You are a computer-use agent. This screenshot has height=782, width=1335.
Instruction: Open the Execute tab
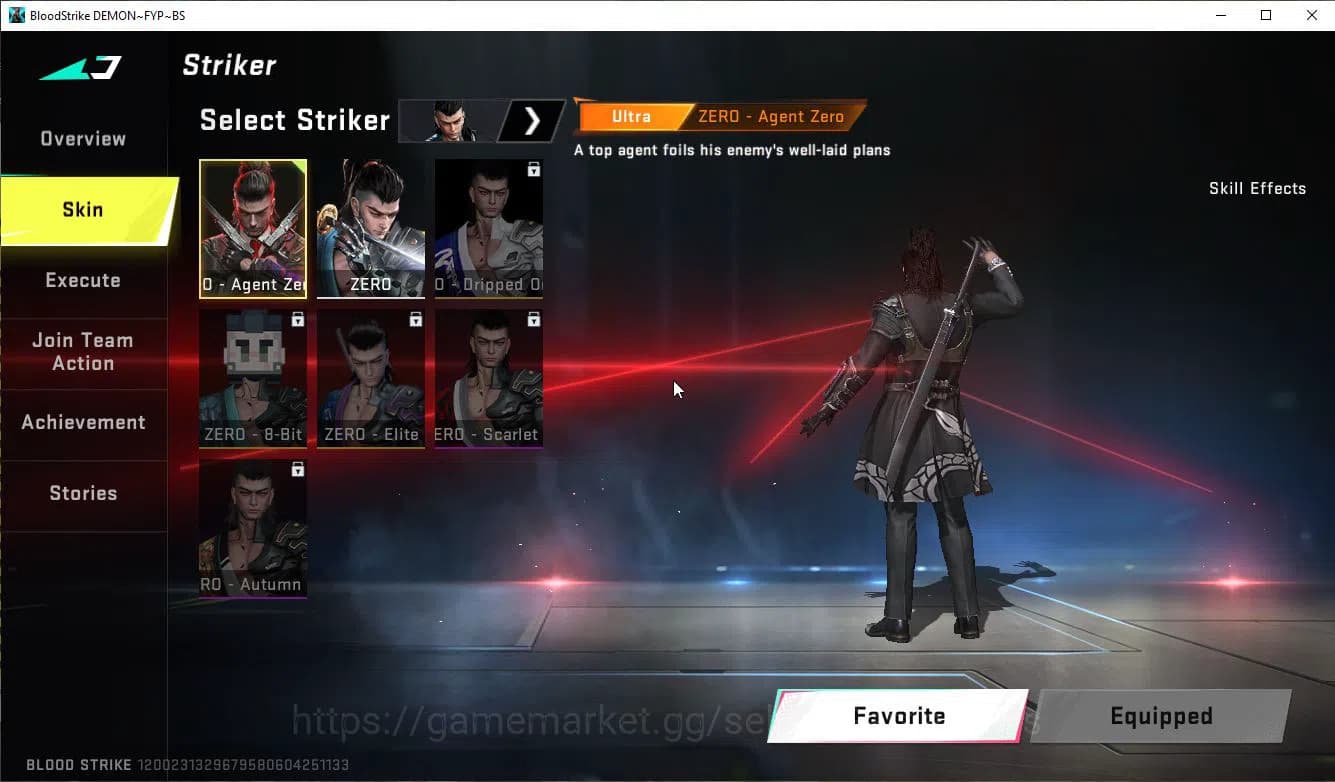tap(82, 280)
